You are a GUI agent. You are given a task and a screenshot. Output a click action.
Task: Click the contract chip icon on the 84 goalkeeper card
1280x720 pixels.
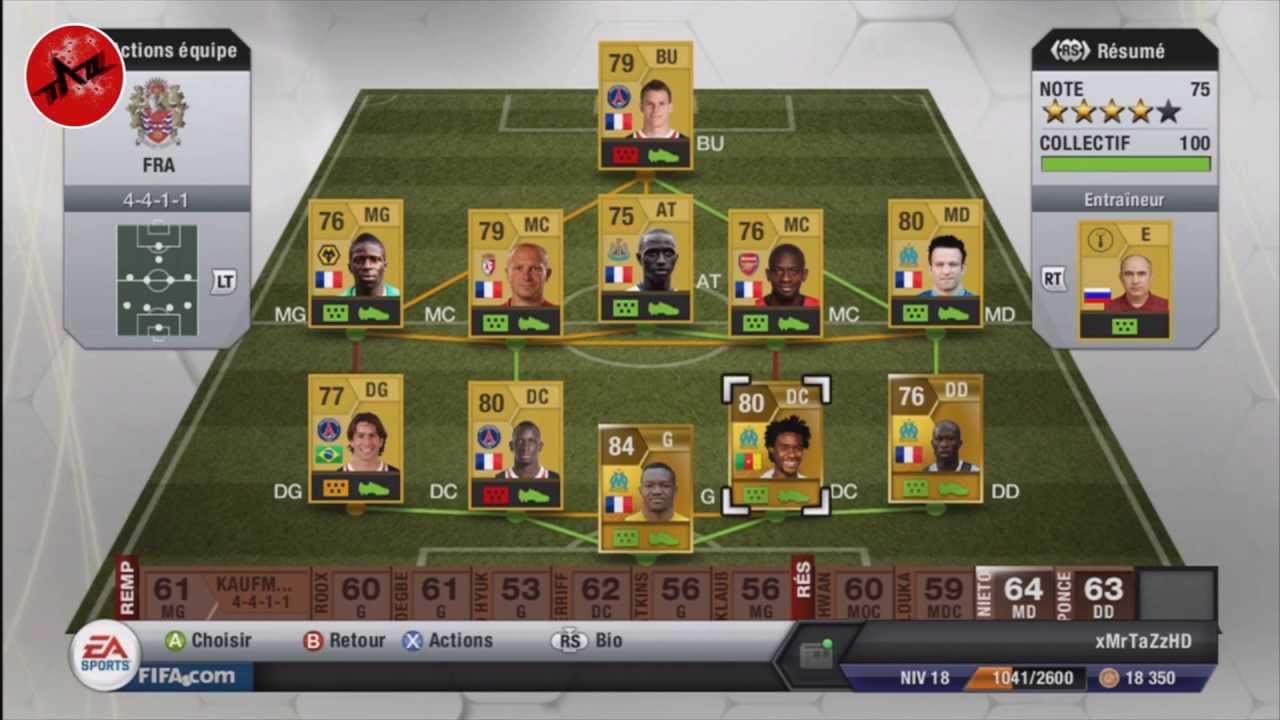[626, 540]
